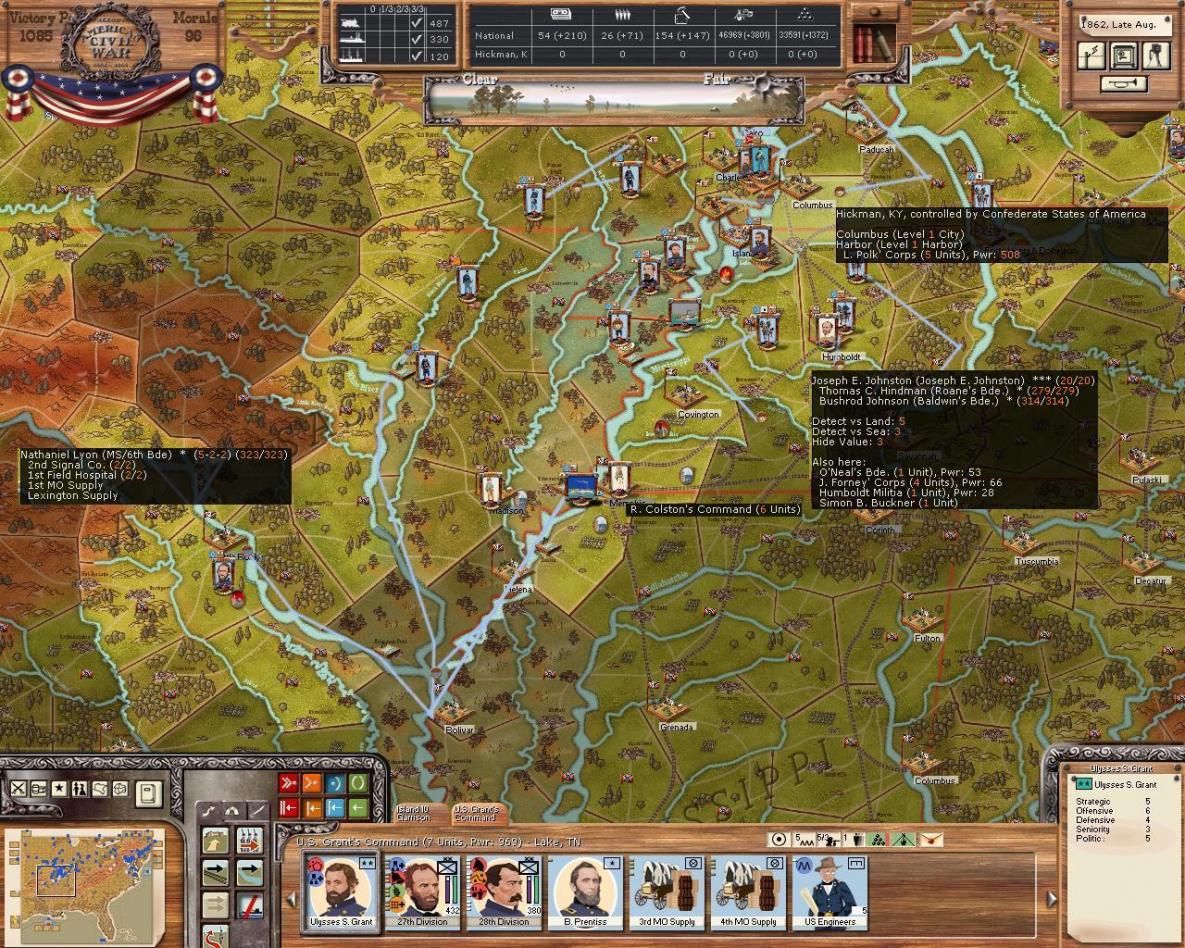Select the 27th Division unit card

[x=422, y=893]
